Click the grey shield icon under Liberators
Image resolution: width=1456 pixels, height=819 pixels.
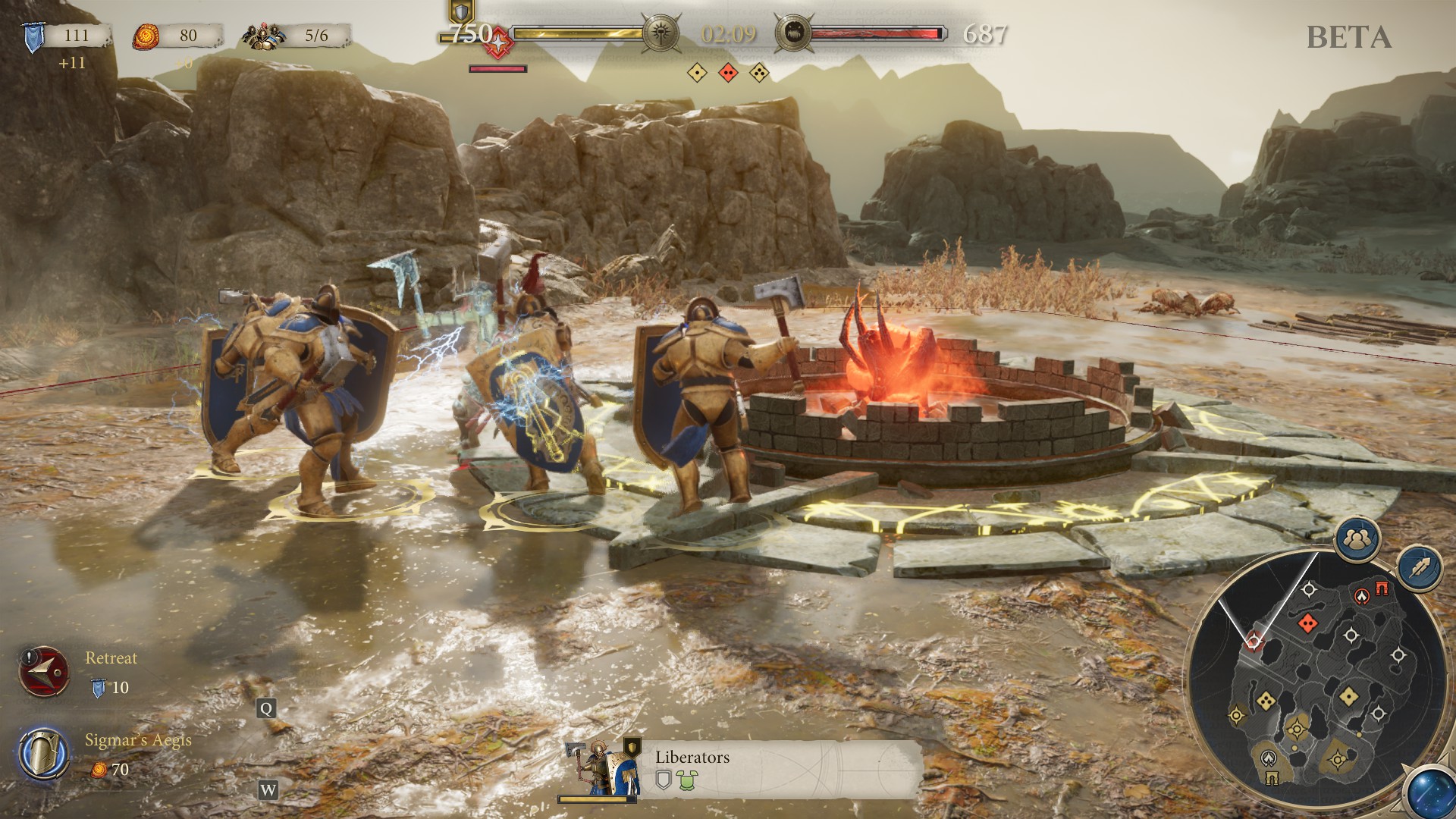pyautogui.click(x=664, y=780)
